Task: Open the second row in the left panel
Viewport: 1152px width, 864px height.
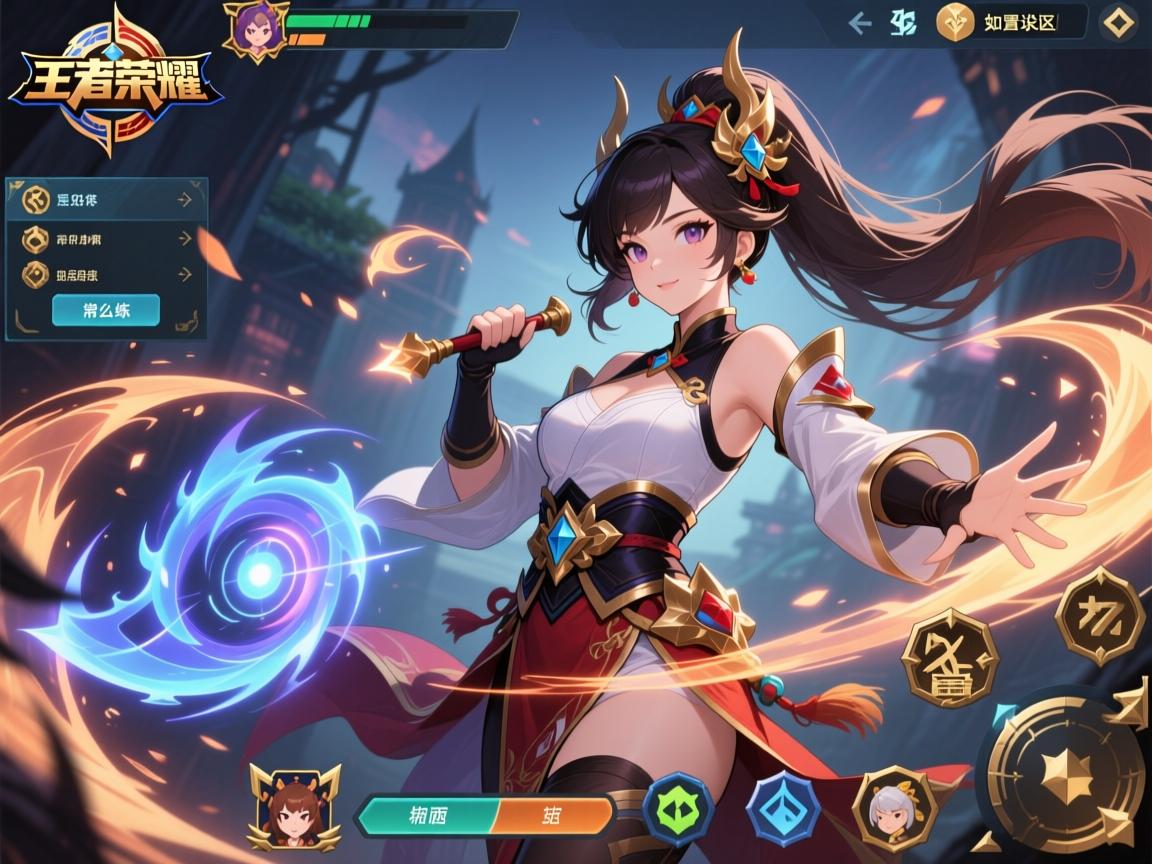Action: click(107, 239)
